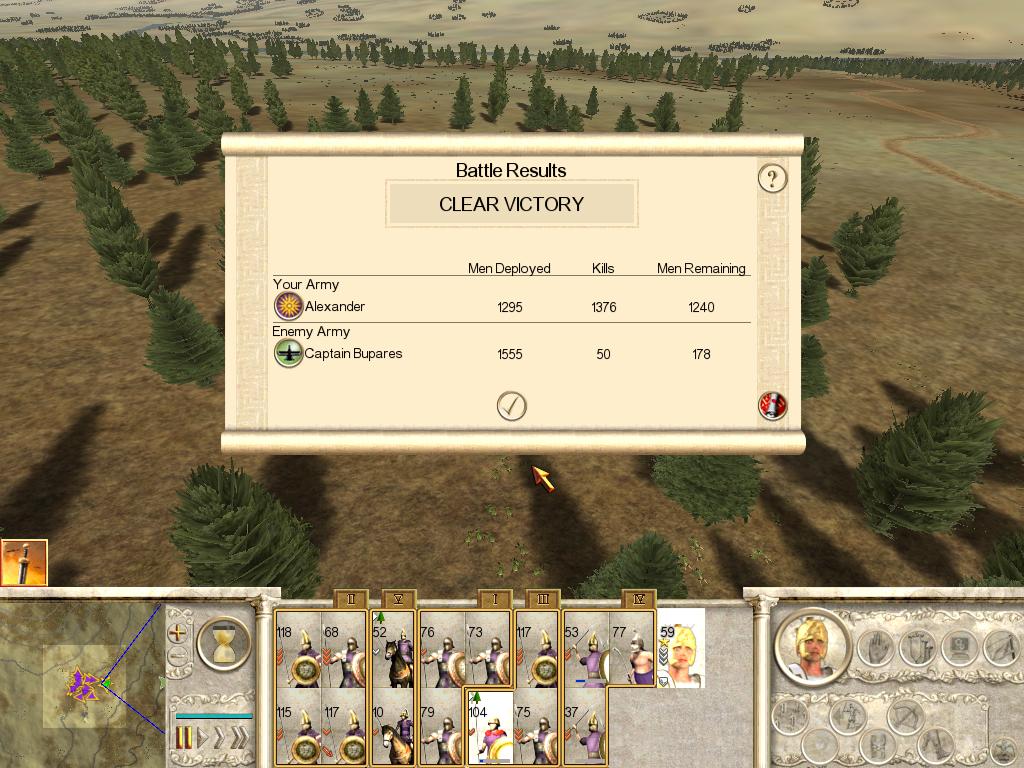This screenshot has height=768, width=1024.
Task: Open help with the question mark button
Action: click(x=772, y=179)
